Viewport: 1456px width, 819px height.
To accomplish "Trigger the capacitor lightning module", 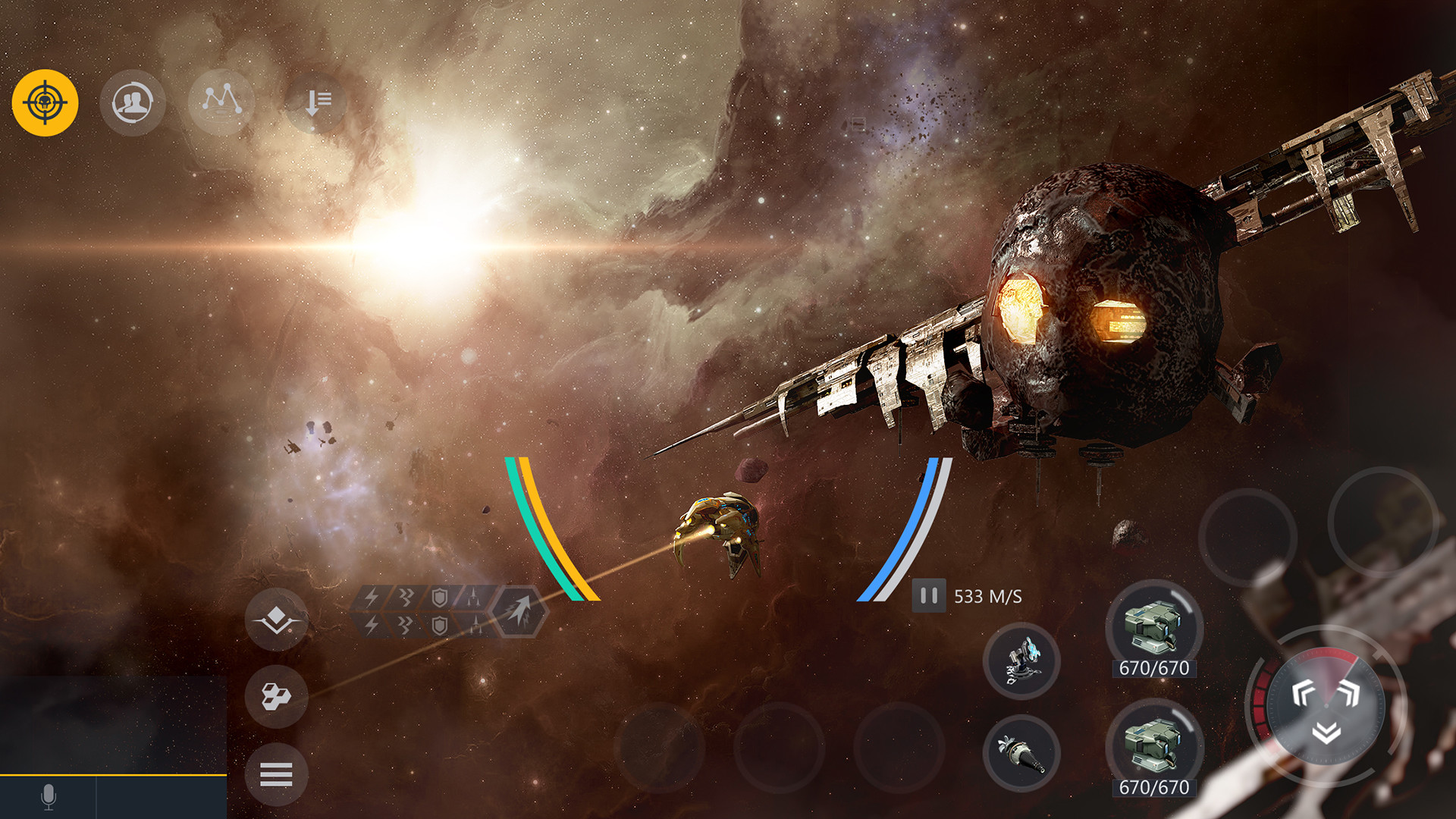I will click(x=372, y=598).
